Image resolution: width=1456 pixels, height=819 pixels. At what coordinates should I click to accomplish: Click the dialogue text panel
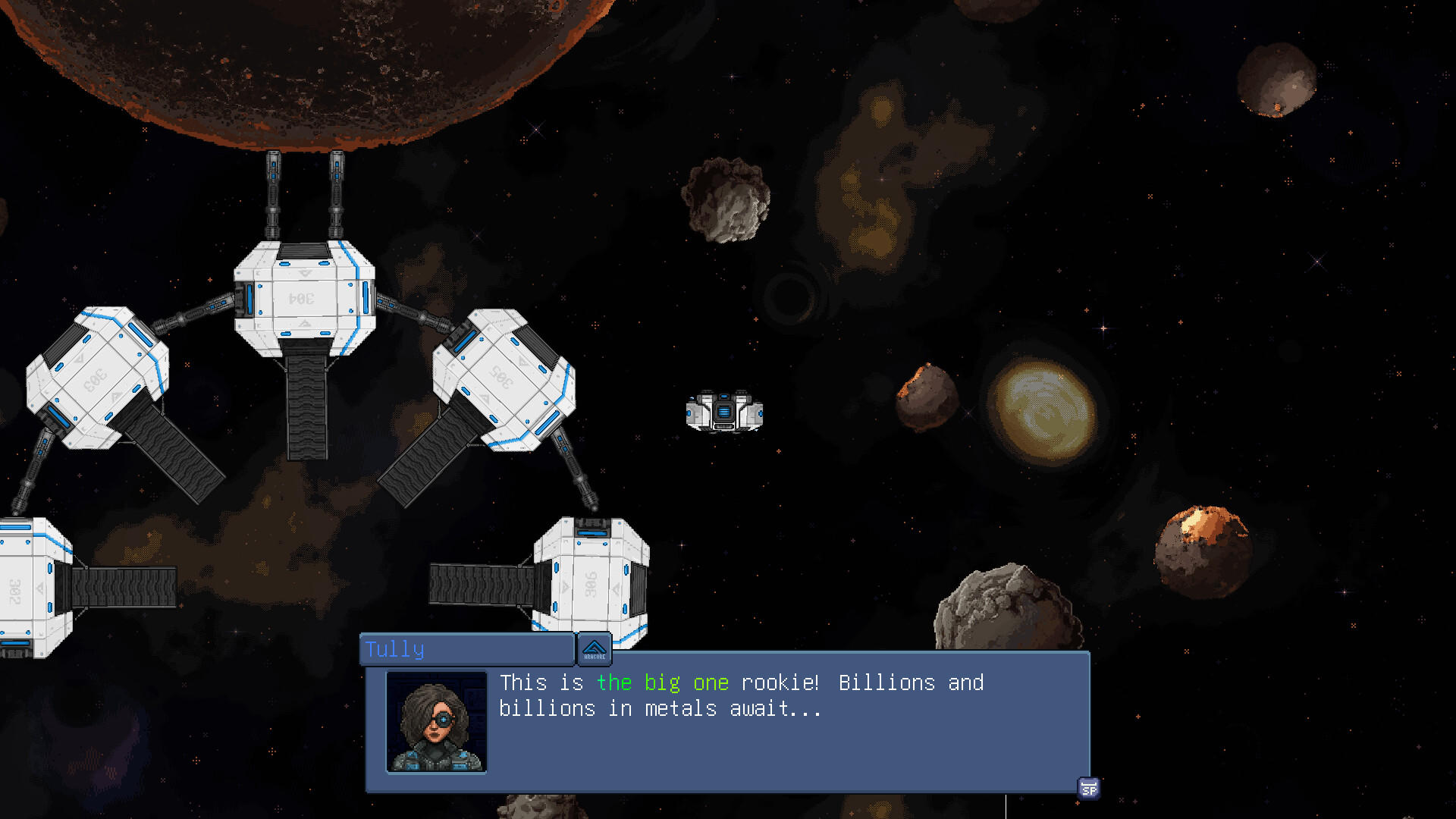click(x=728, y=720)
